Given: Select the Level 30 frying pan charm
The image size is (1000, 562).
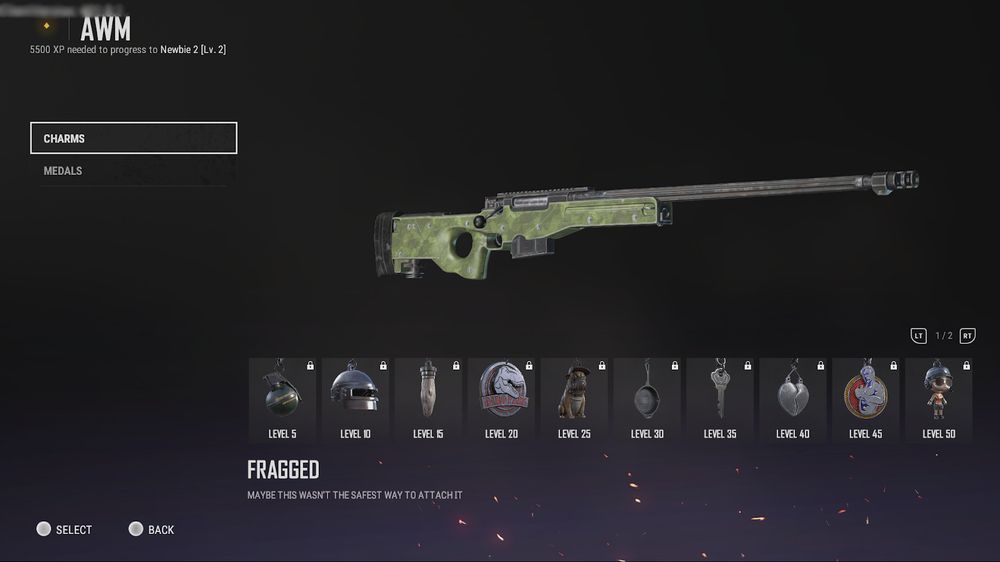Looking at the screenshot, I should click(647, 399).
